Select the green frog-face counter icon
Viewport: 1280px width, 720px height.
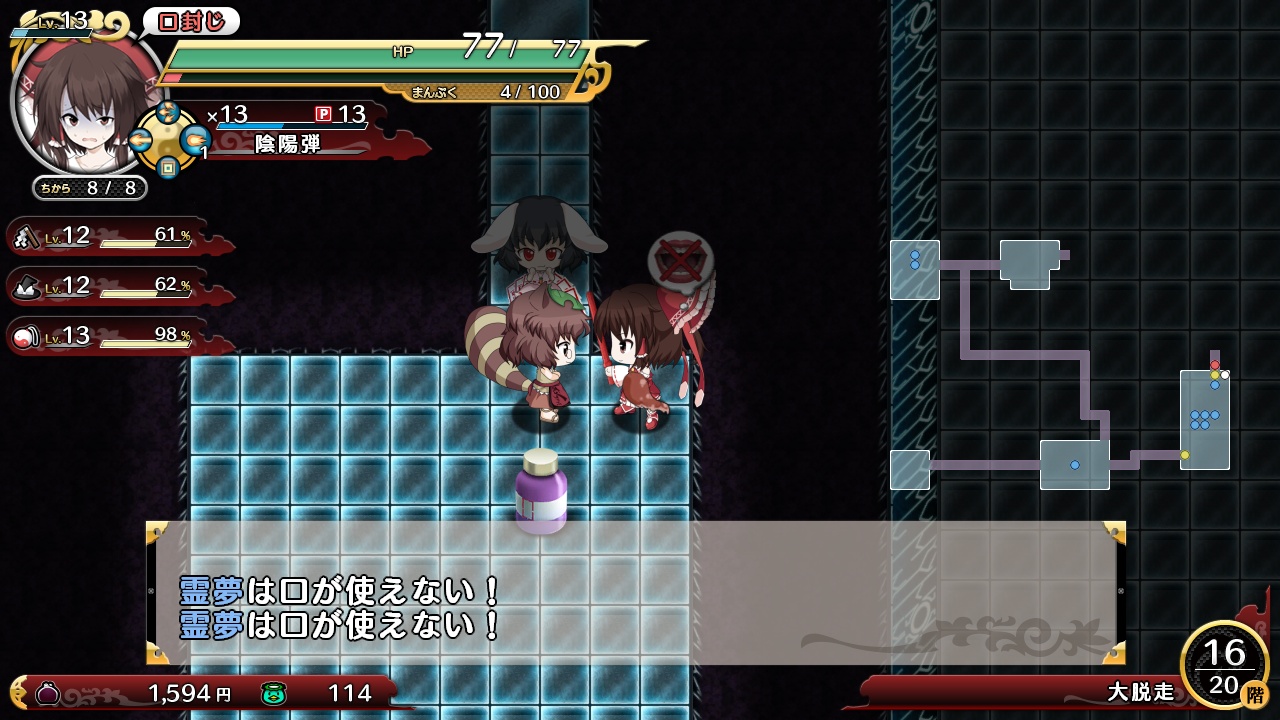[274, 692]
